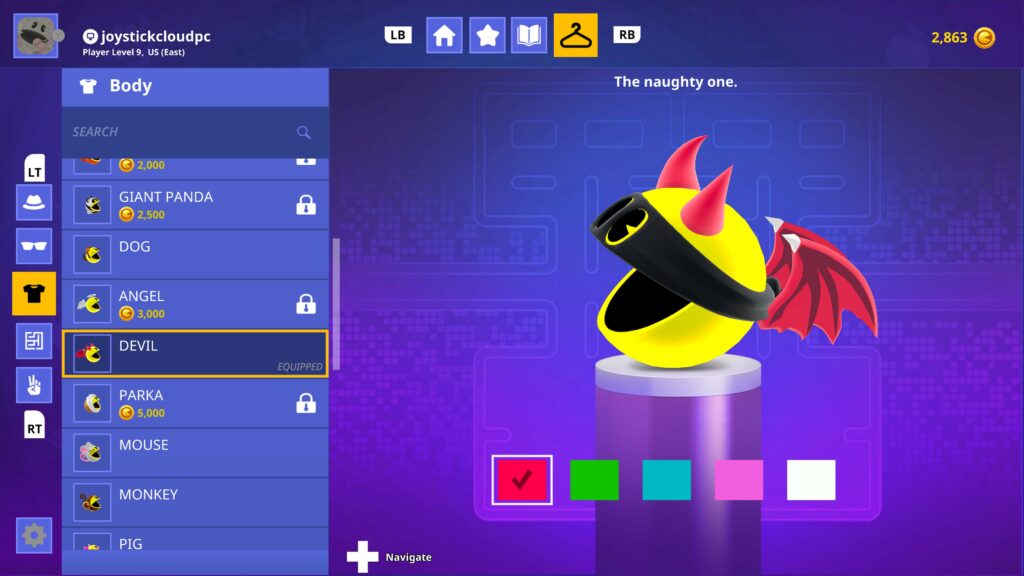Open the home tab
Screen dimensions: 1024x576
click(444, 35)
